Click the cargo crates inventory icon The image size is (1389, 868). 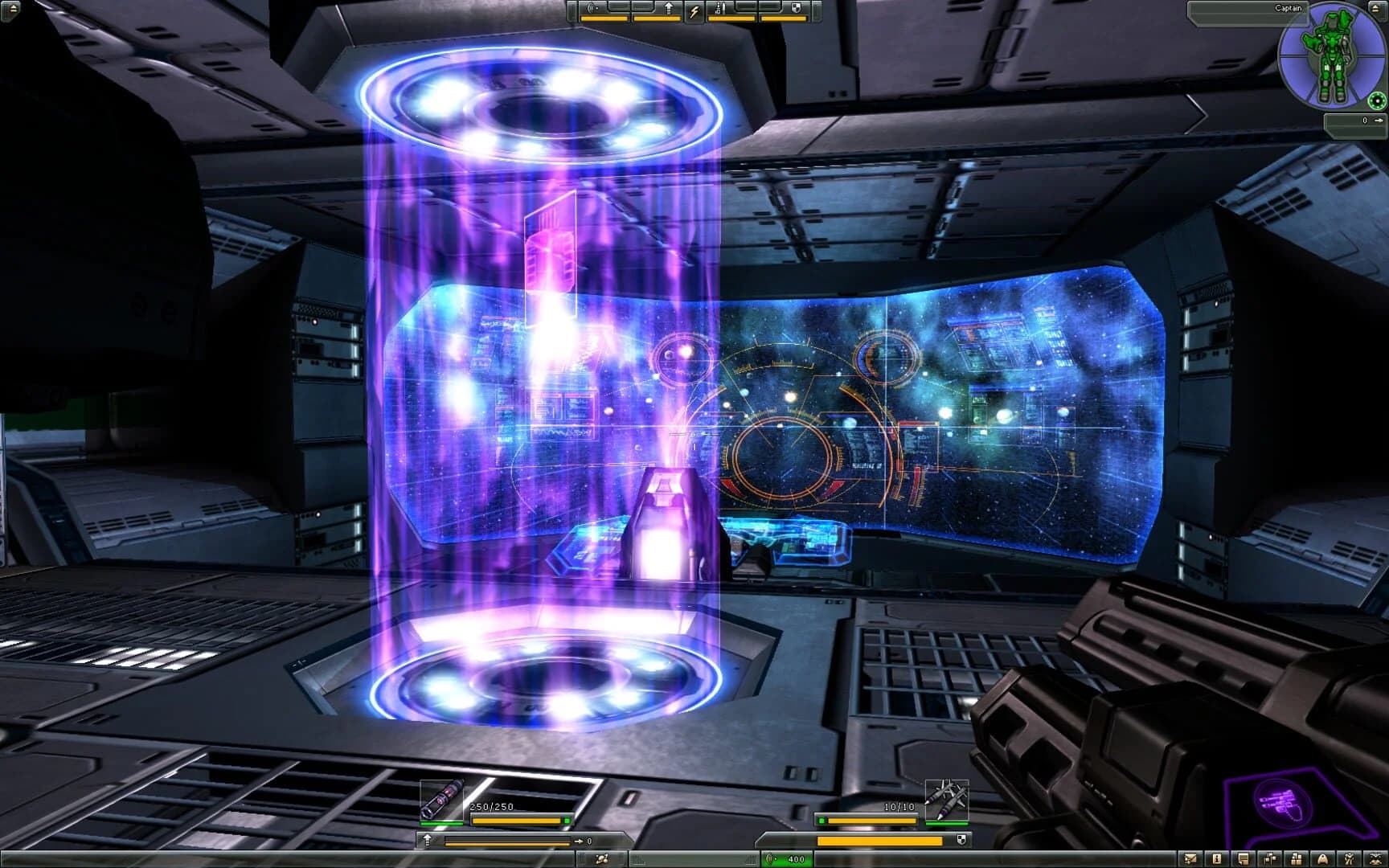tap(1297, 859)
